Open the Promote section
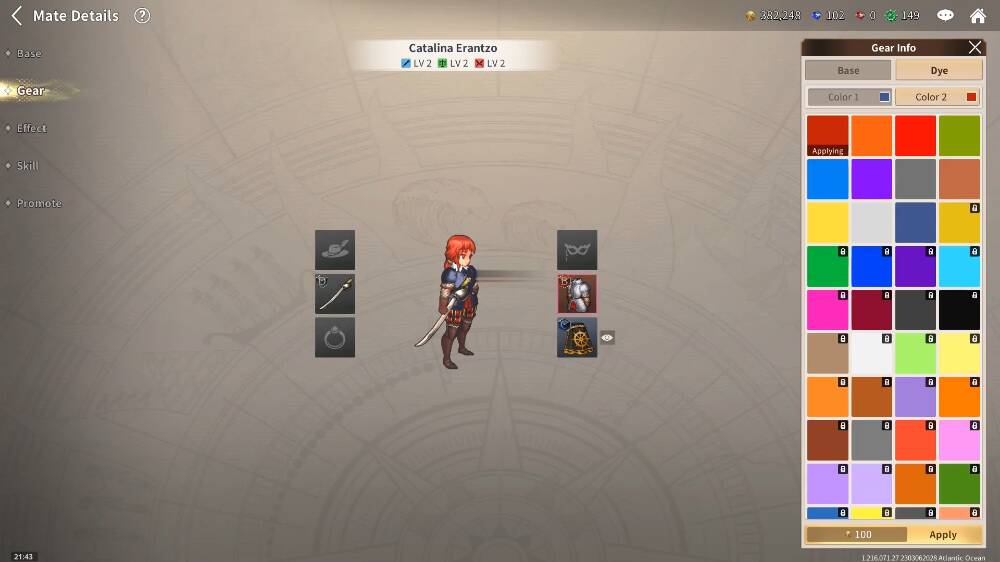 point(38,203)
